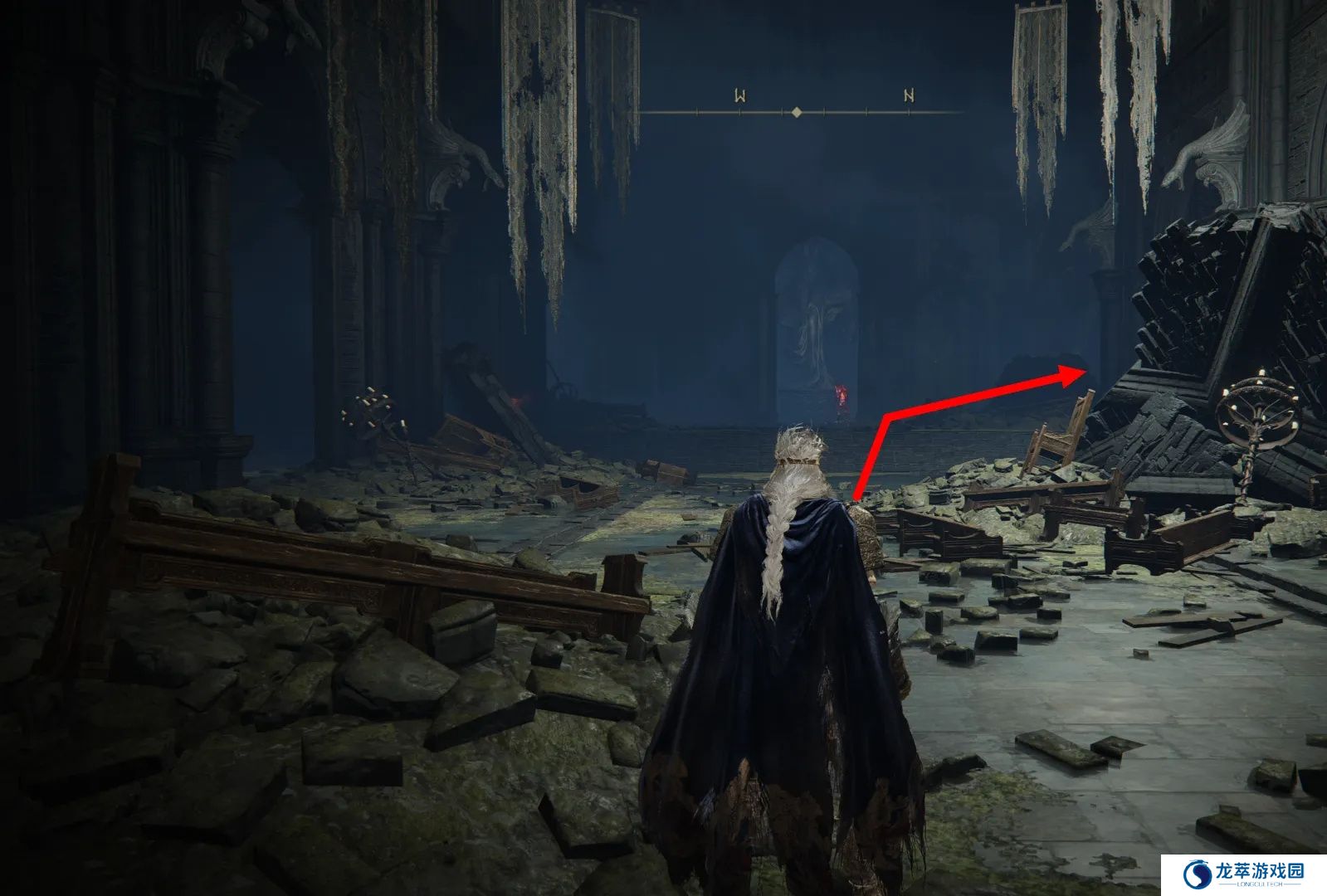
Task: Open the 龙萃游戏园 watermark logo
Action: pos(1243,874)
